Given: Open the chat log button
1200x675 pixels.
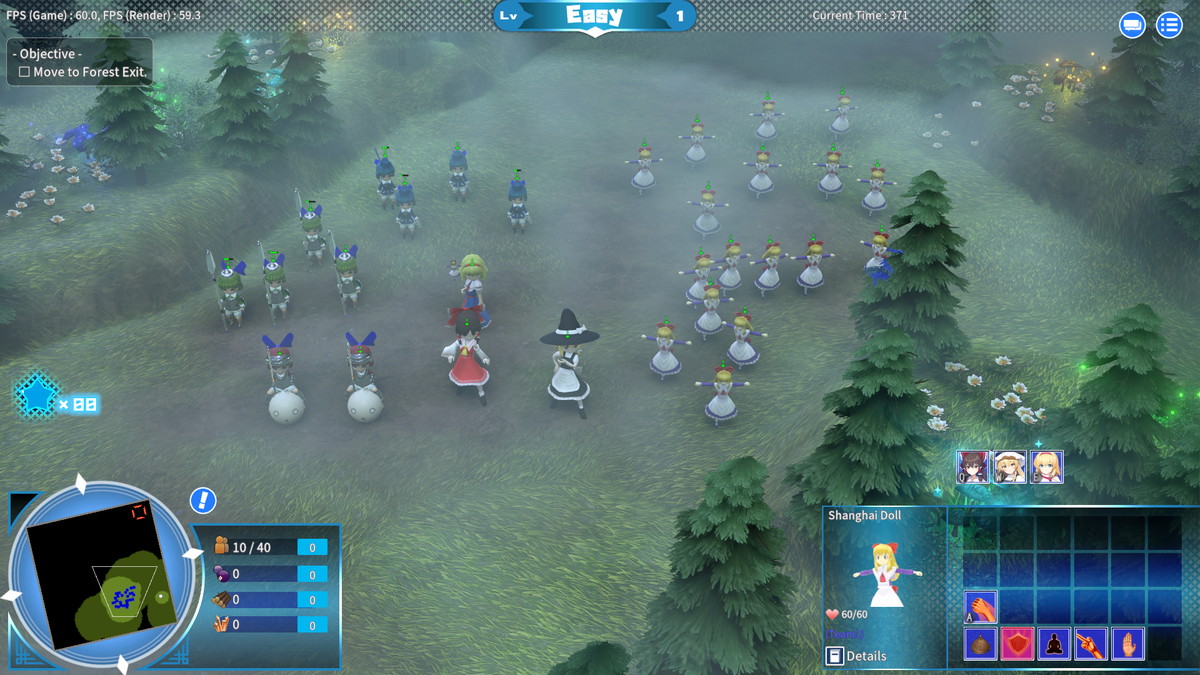Looking at the screenshot, I should [1132, 25].
